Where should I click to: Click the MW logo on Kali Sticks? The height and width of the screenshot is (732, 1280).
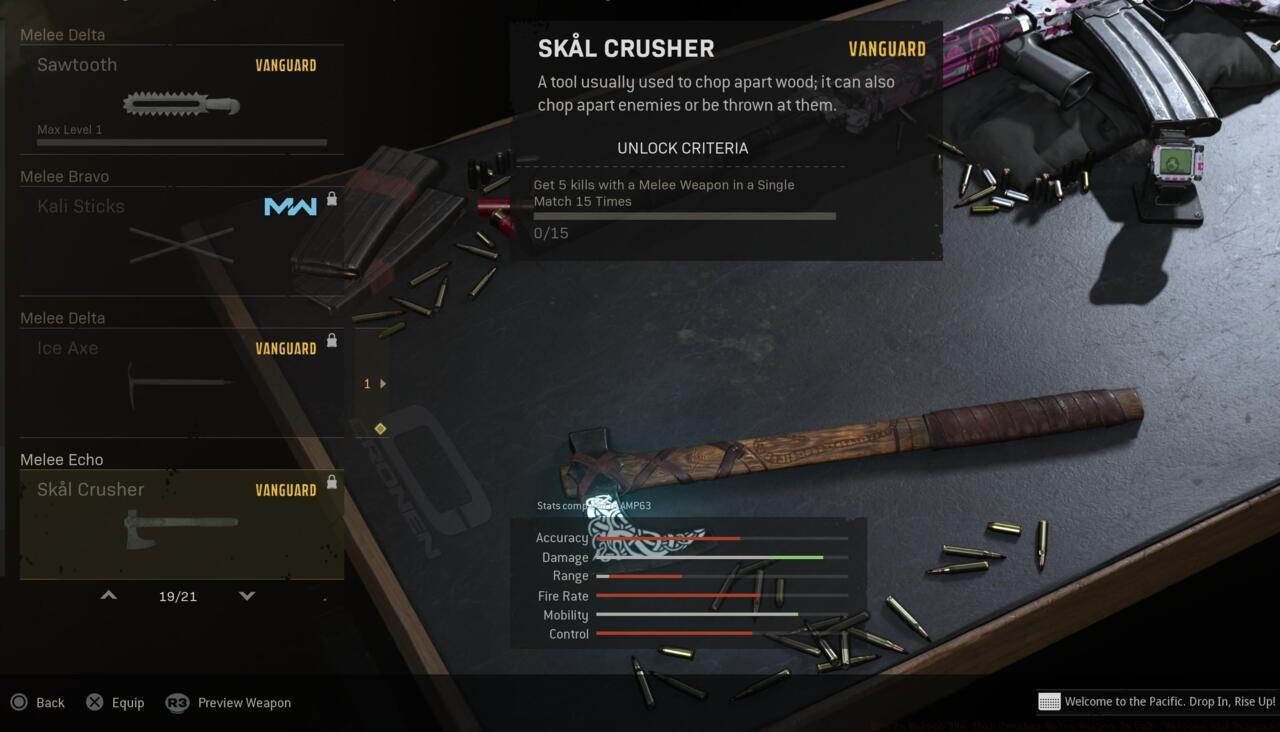pyautogui.click(x=289, y=207)
